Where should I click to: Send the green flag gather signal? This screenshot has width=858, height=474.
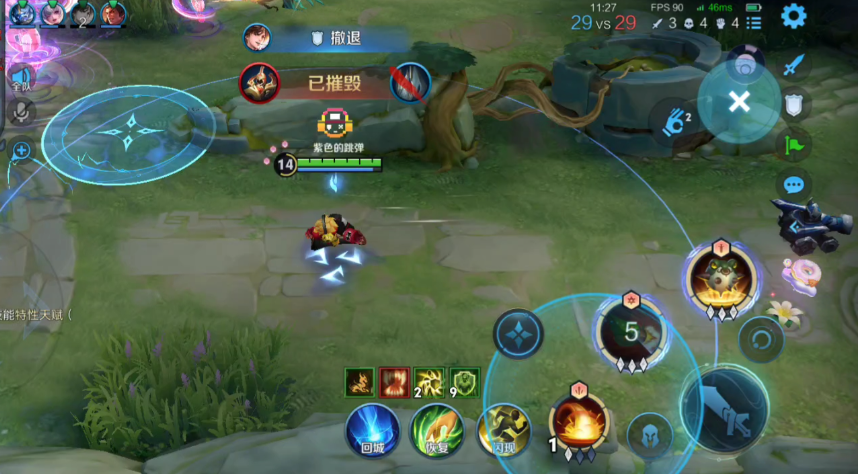point(794,145)
